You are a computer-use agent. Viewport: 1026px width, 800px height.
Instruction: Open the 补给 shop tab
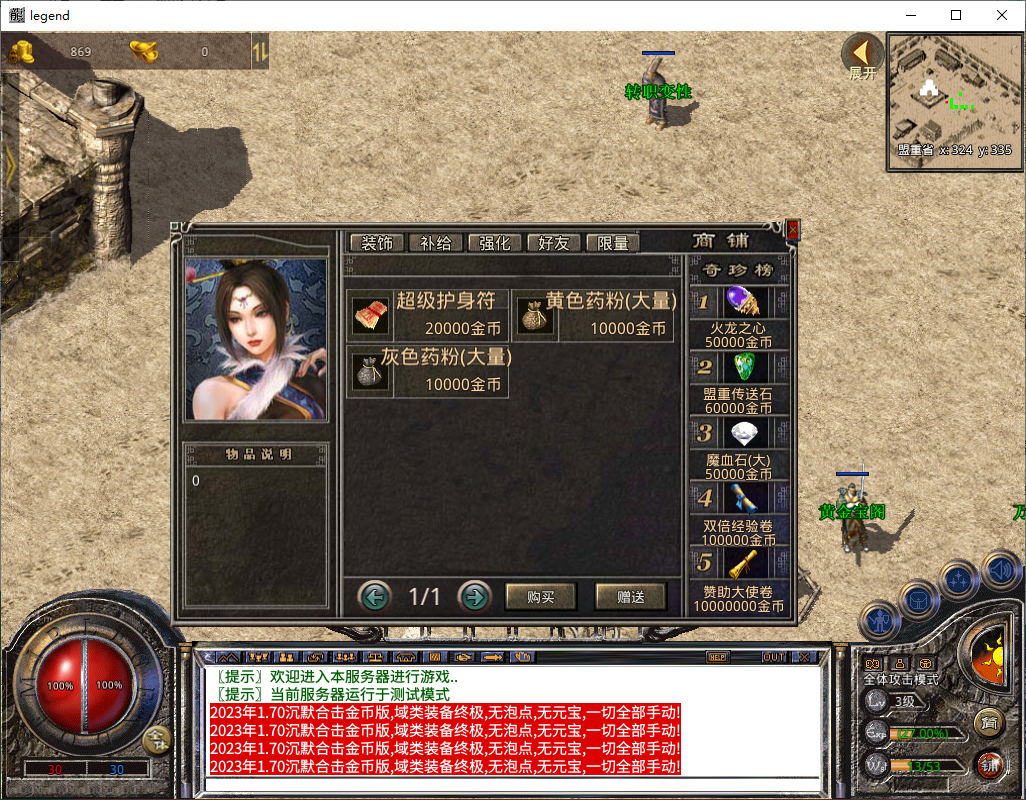(x=435, y=243)
